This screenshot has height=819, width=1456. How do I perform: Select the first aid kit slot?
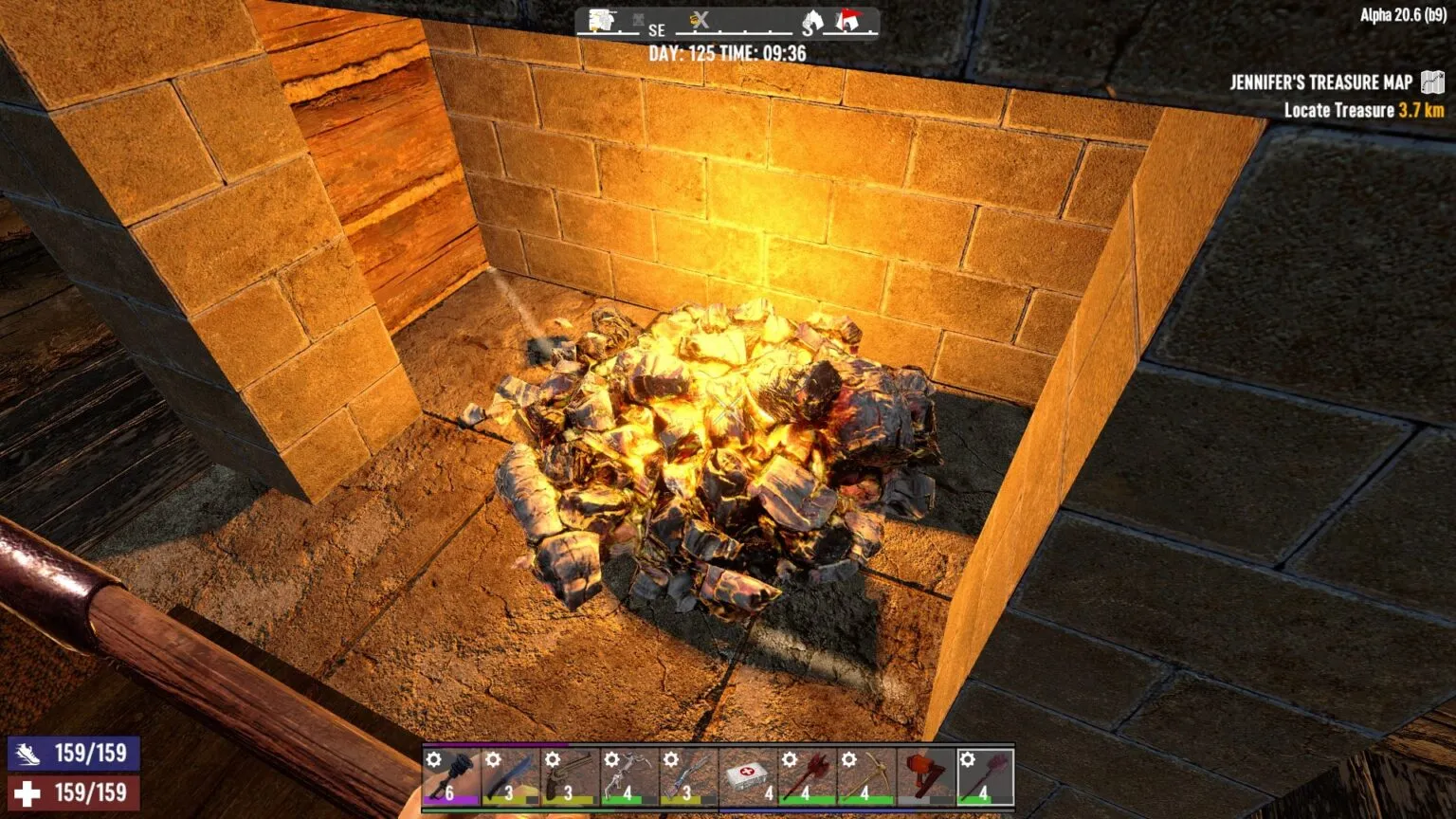747,776
